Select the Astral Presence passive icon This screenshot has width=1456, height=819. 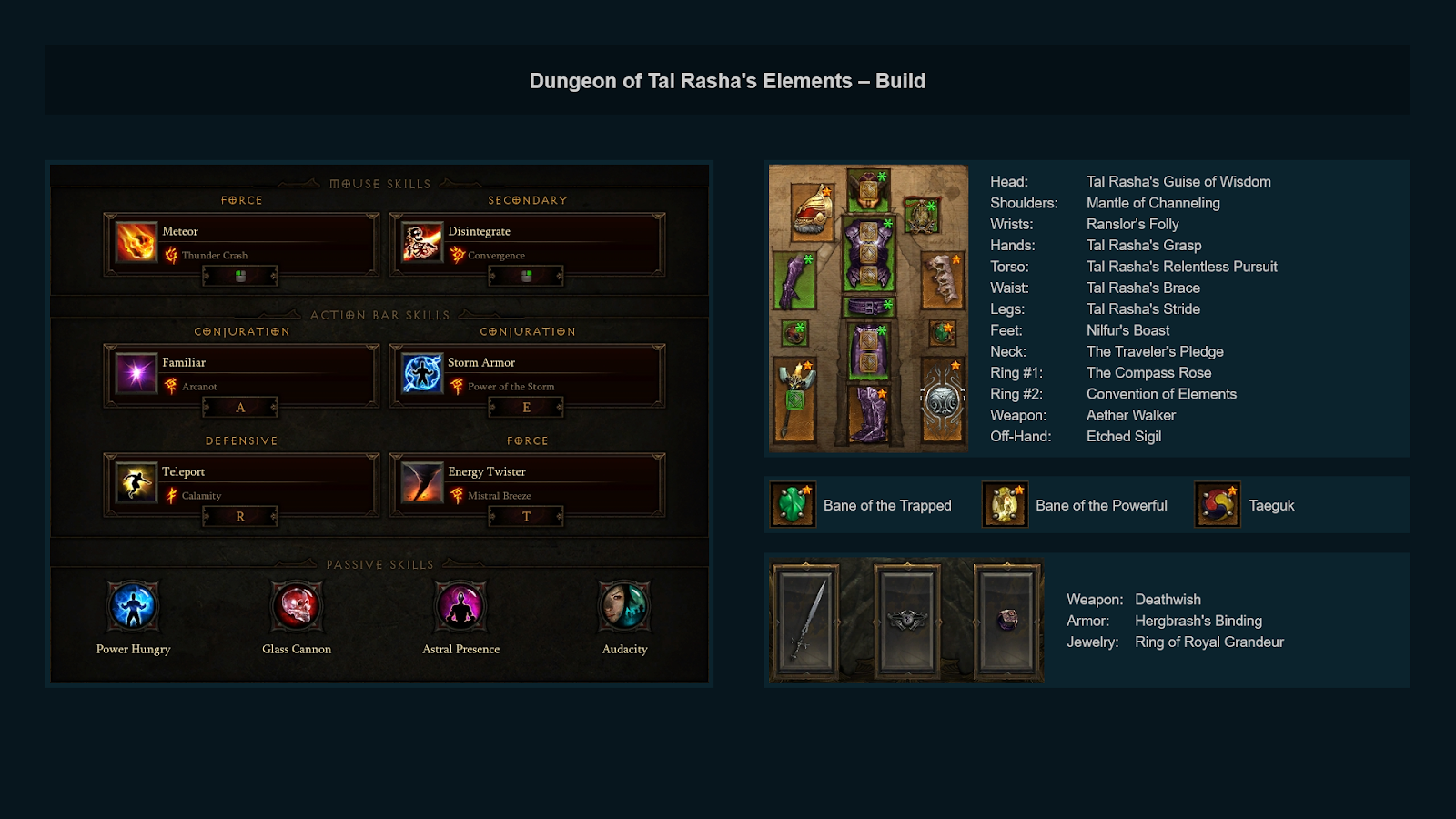460,605
